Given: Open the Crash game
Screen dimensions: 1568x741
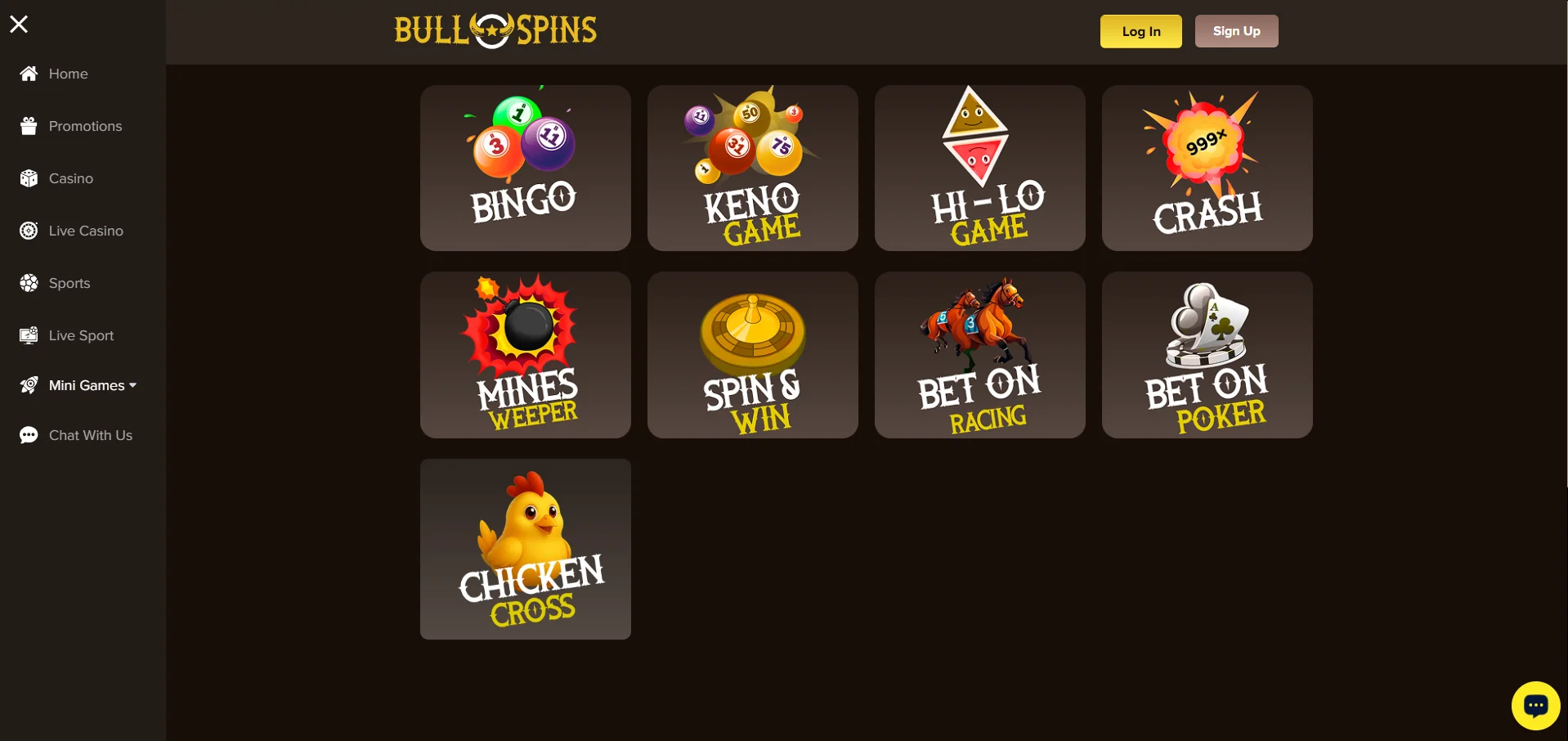Looking at the screenshot, I should (1206, 168).
